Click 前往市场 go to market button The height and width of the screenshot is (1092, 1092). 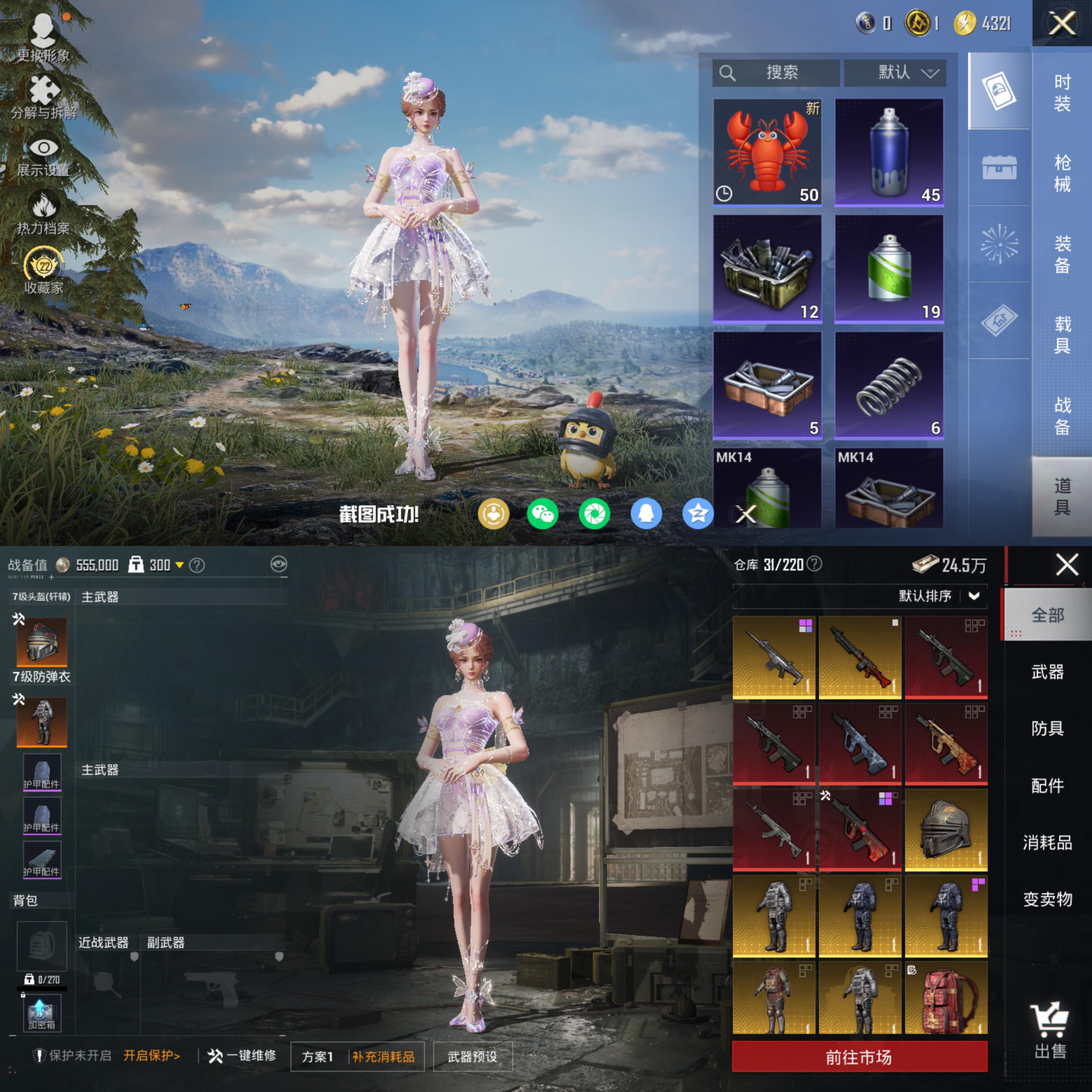coord(859,1057)
